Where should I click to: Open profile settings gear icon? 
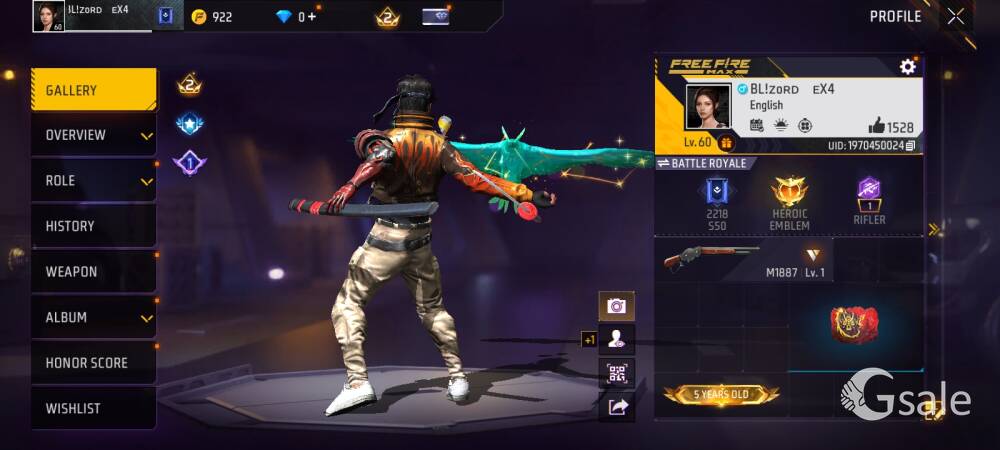tap(907, 67)
